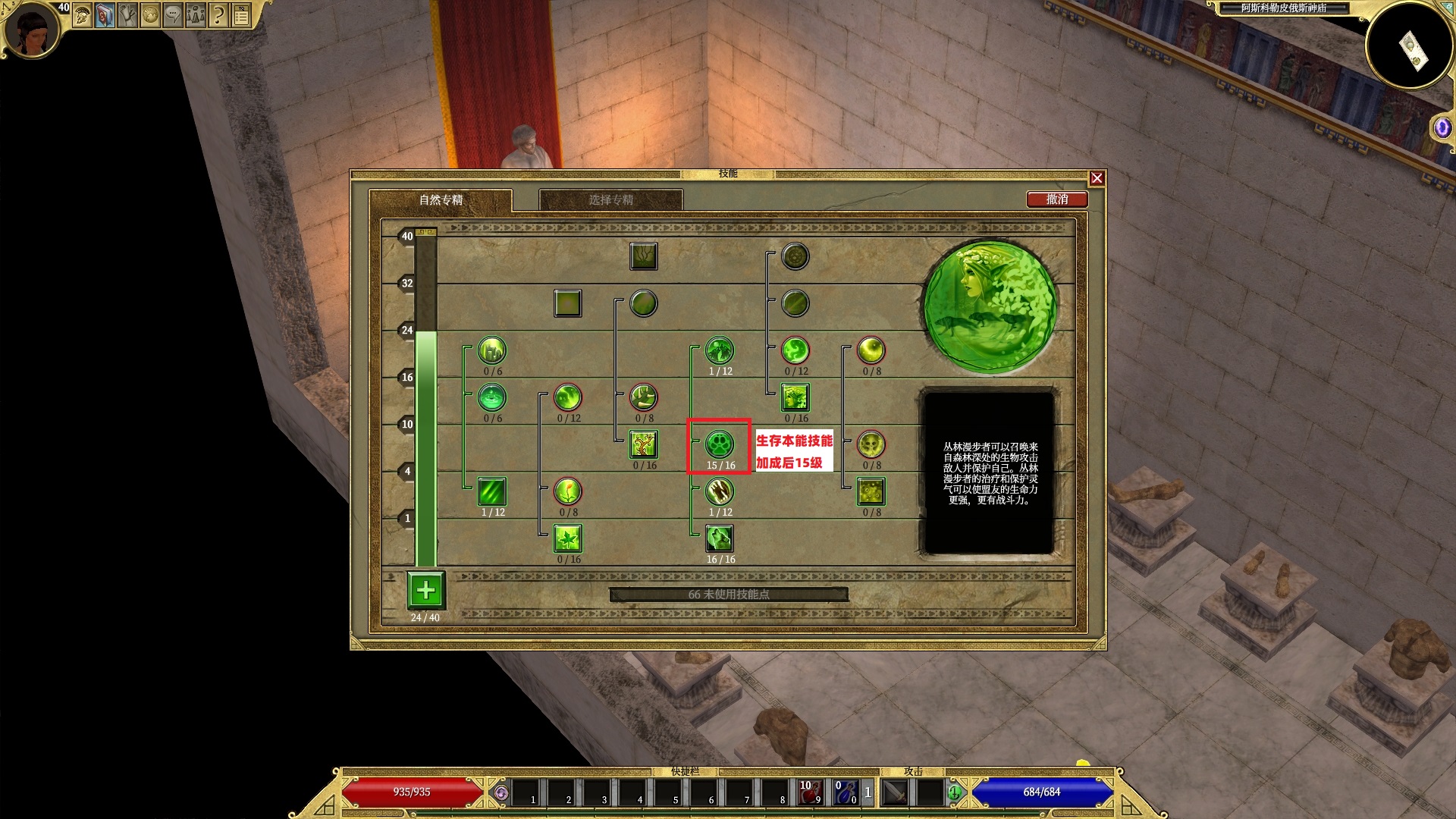This screenshot has height=819, width=1456.
Task: Open the question mark help icon
Action: click(x=218, y=14)
